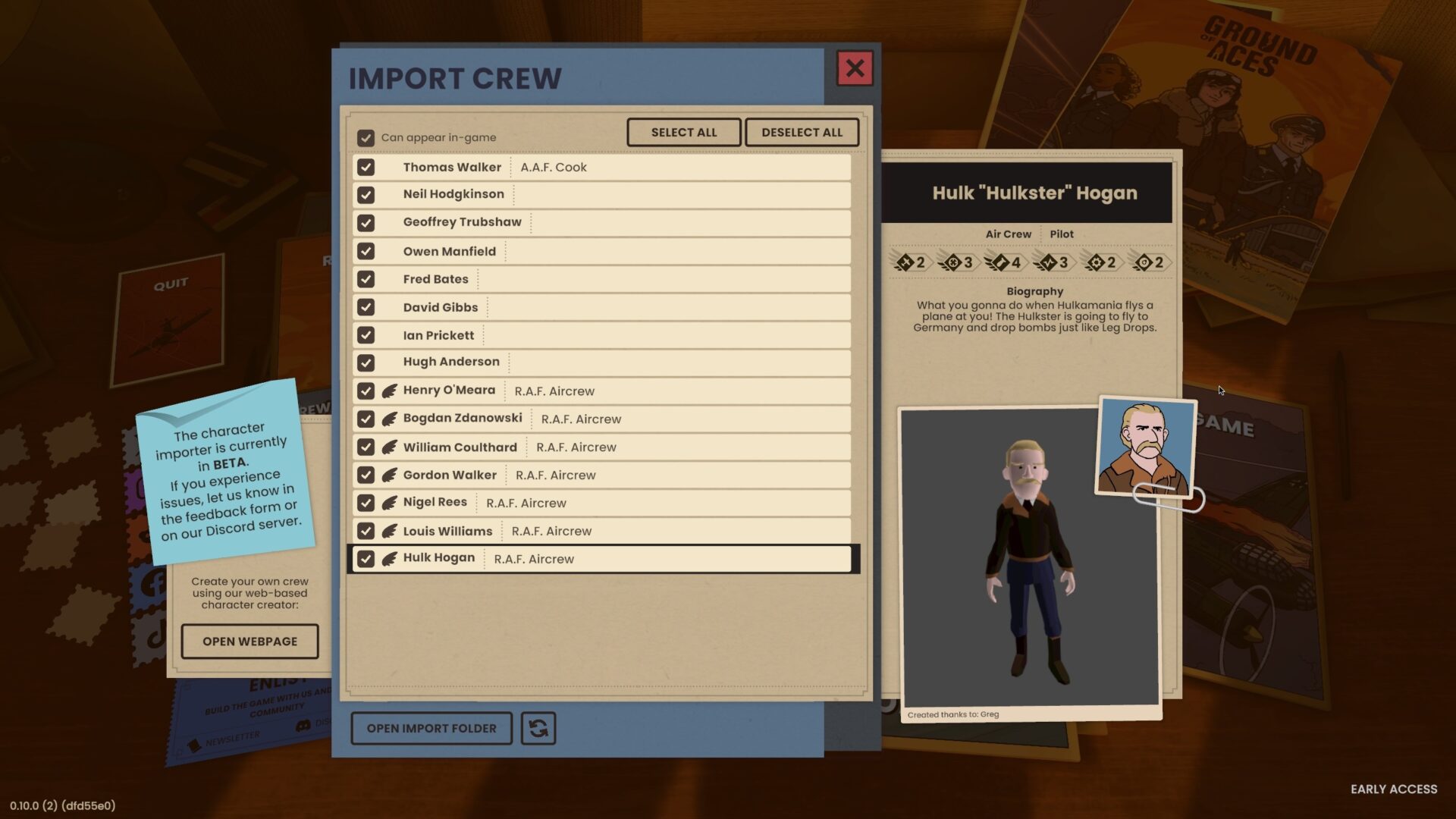Click the Select All button
Image resolution: width=1456 pixels, height=819 pixels.
(683, 132)
